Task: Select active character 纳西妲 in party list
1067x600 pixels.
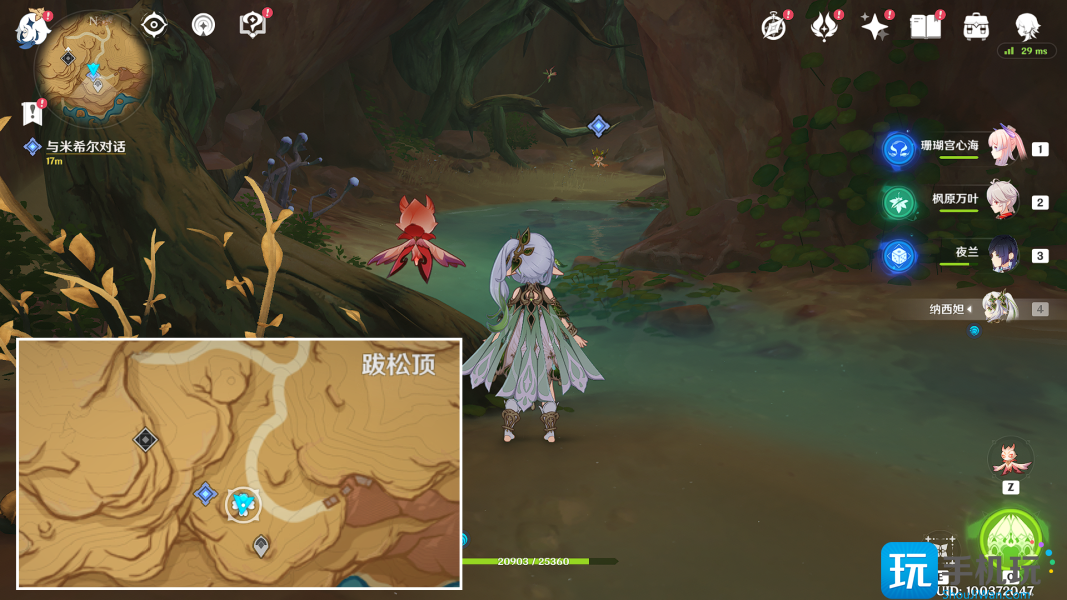Action: pos(1000,308)
